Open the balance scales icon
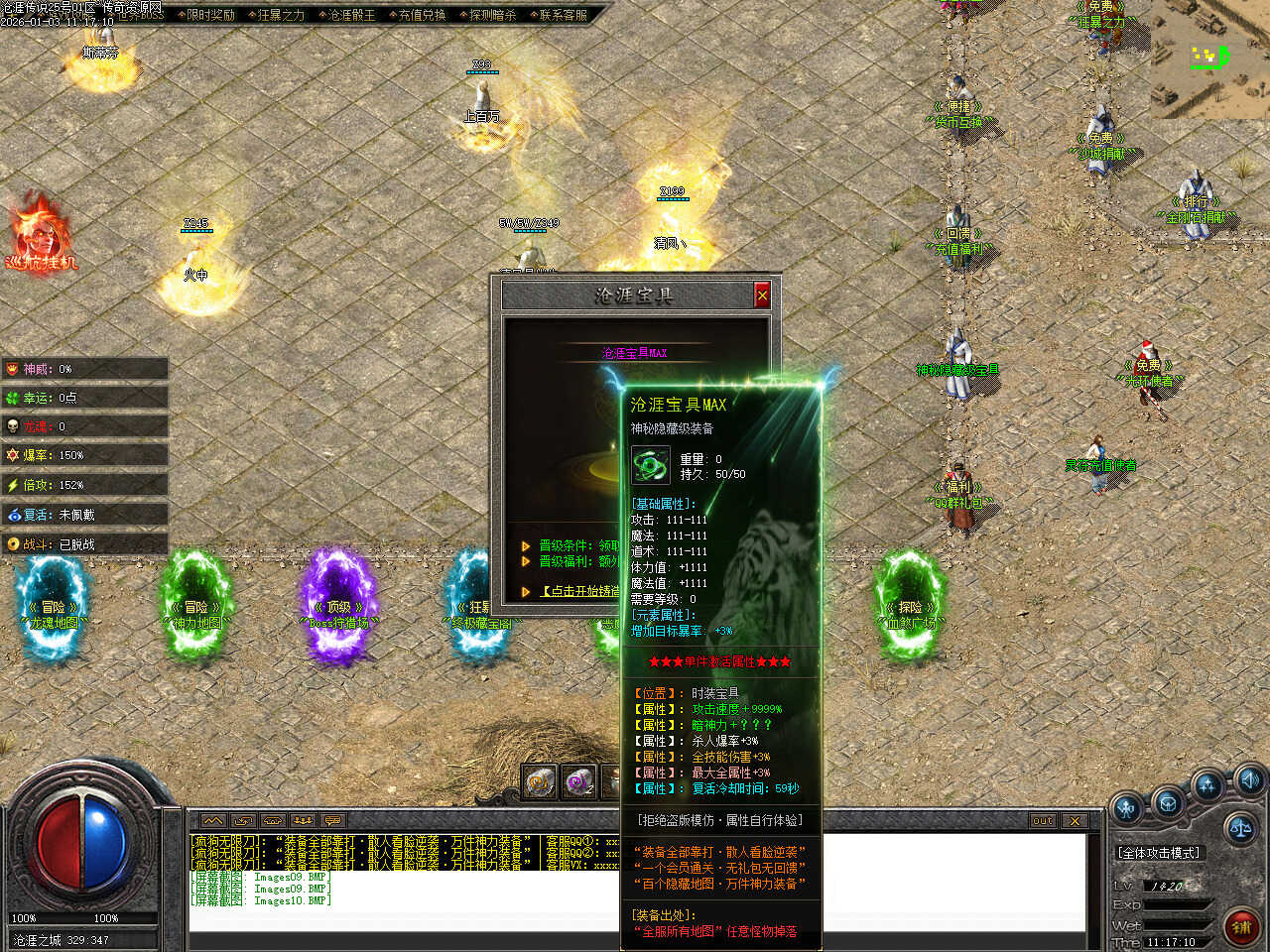The width and height of the screenshot is (1270, 952). [x=1240, y=827]
